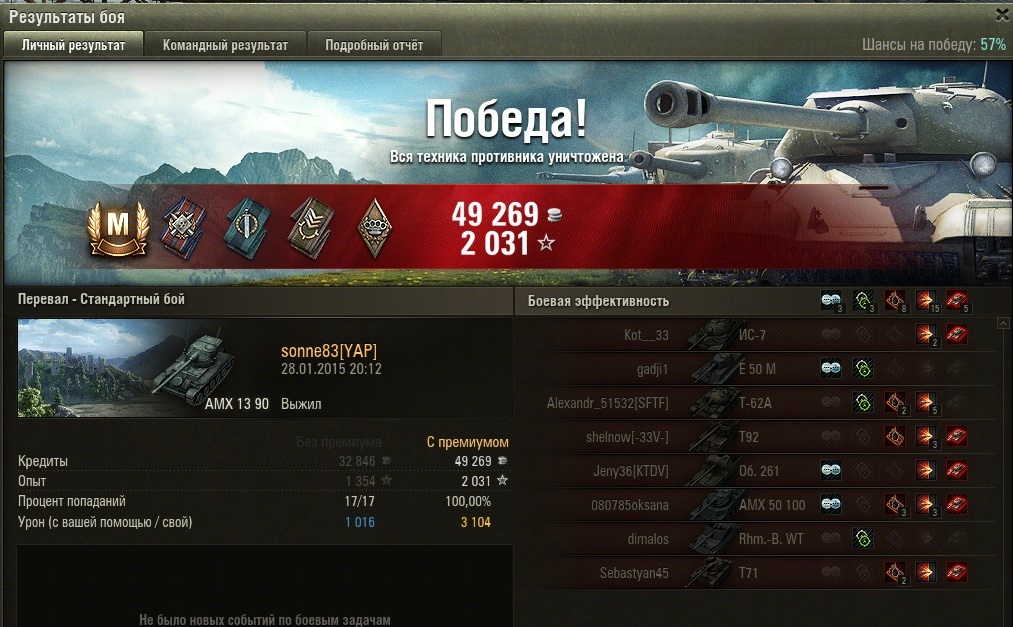Click the player name sonne83[YAP]

point(329,350)
